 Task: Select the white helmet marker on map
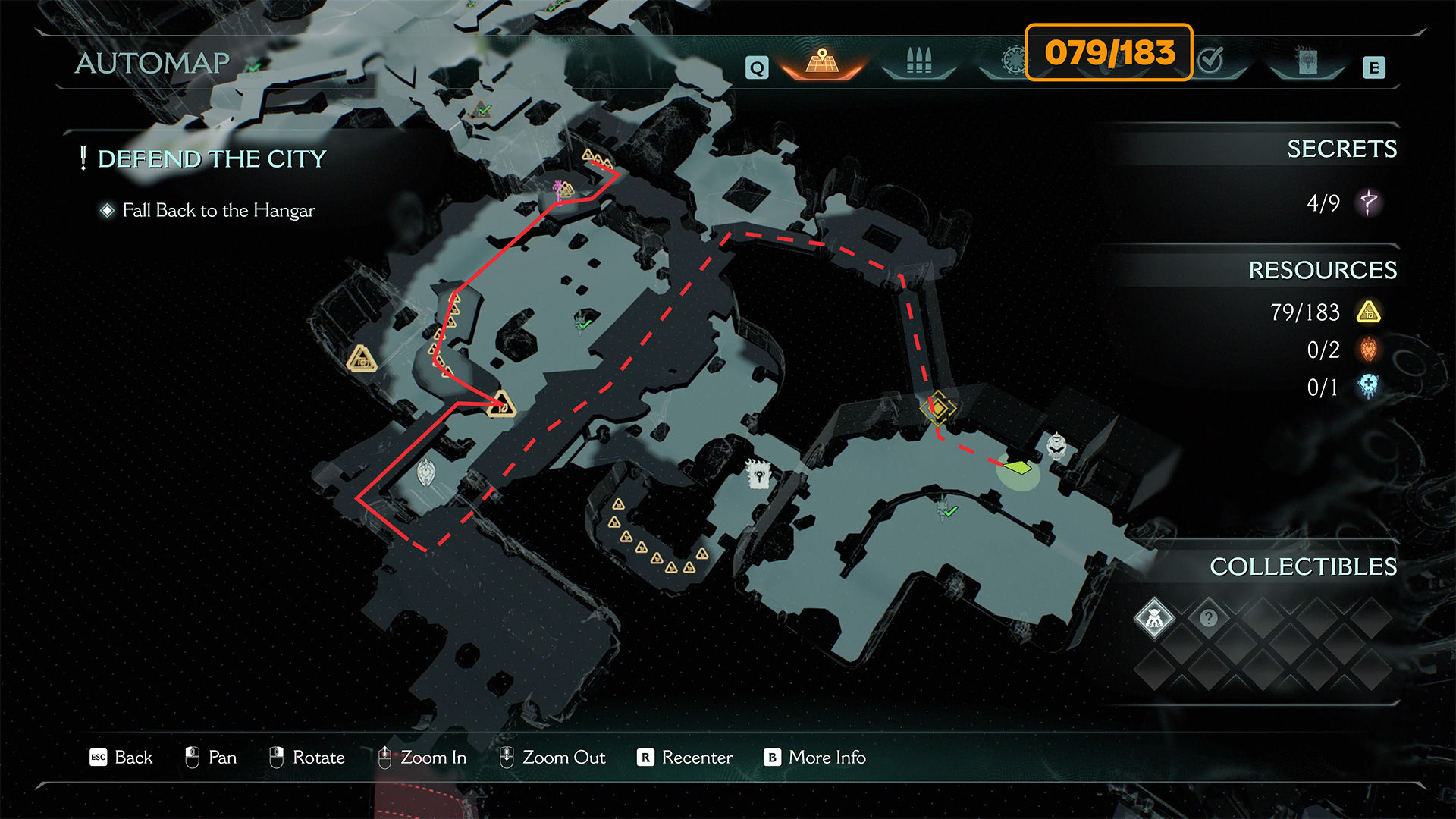[1056, 445]
